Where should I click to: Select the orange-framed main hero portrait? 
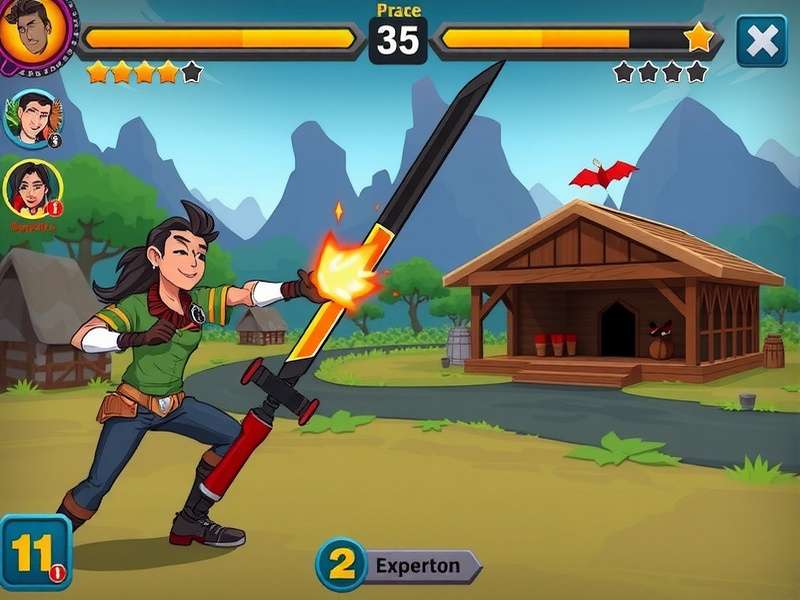[x=35, y=30]
